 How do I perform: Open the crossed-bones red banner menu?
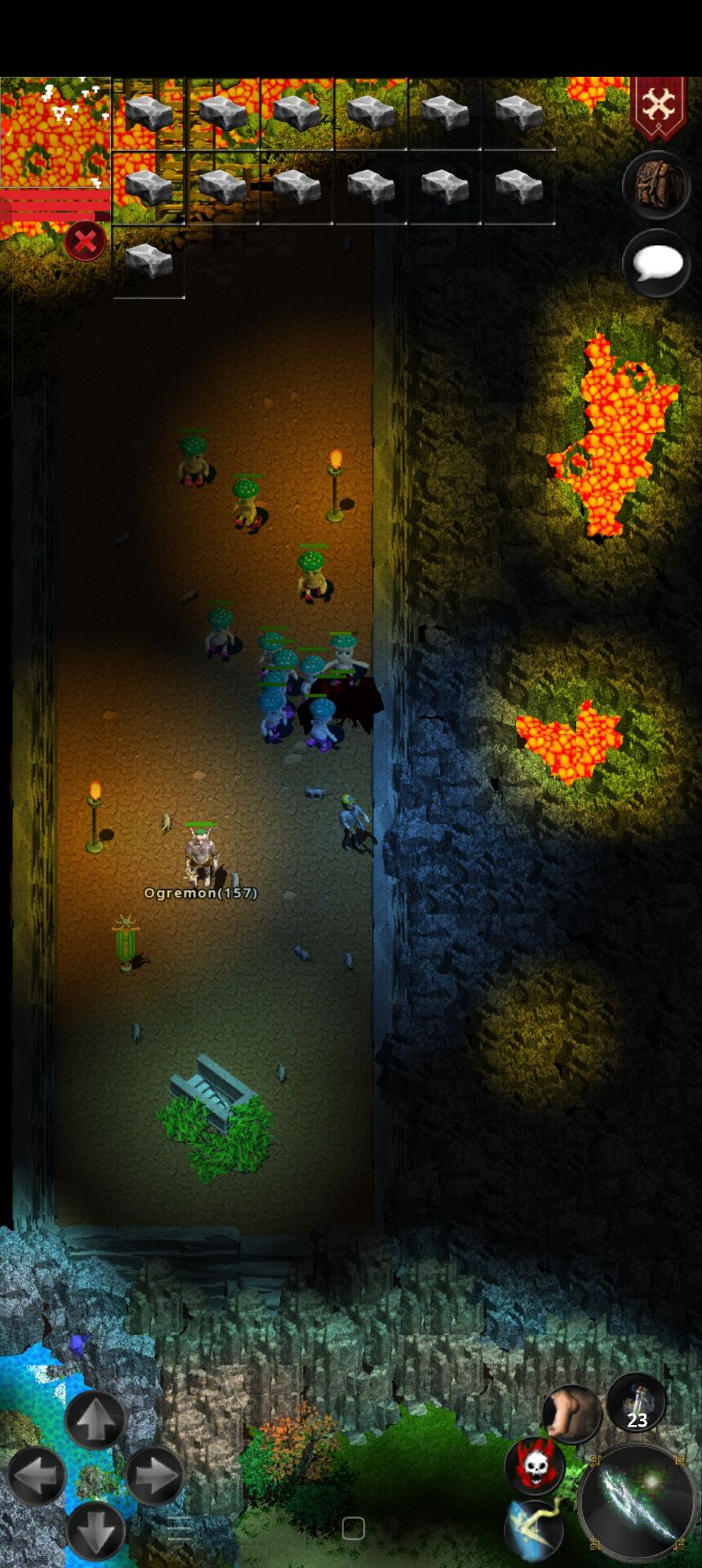tap(658, 106)
